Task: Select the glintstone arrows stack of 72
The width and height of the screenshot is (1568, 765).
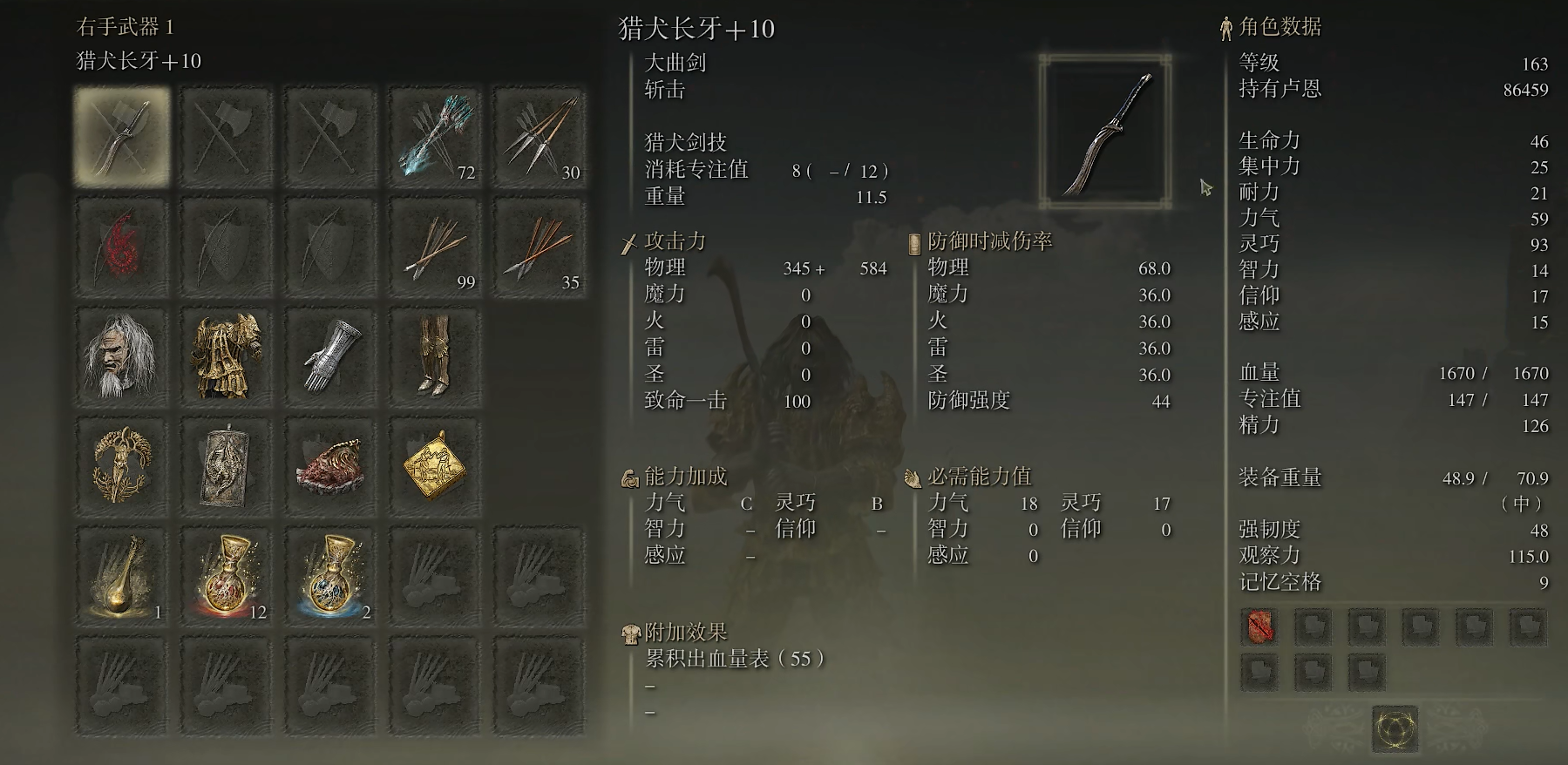Action: (434, 138)
